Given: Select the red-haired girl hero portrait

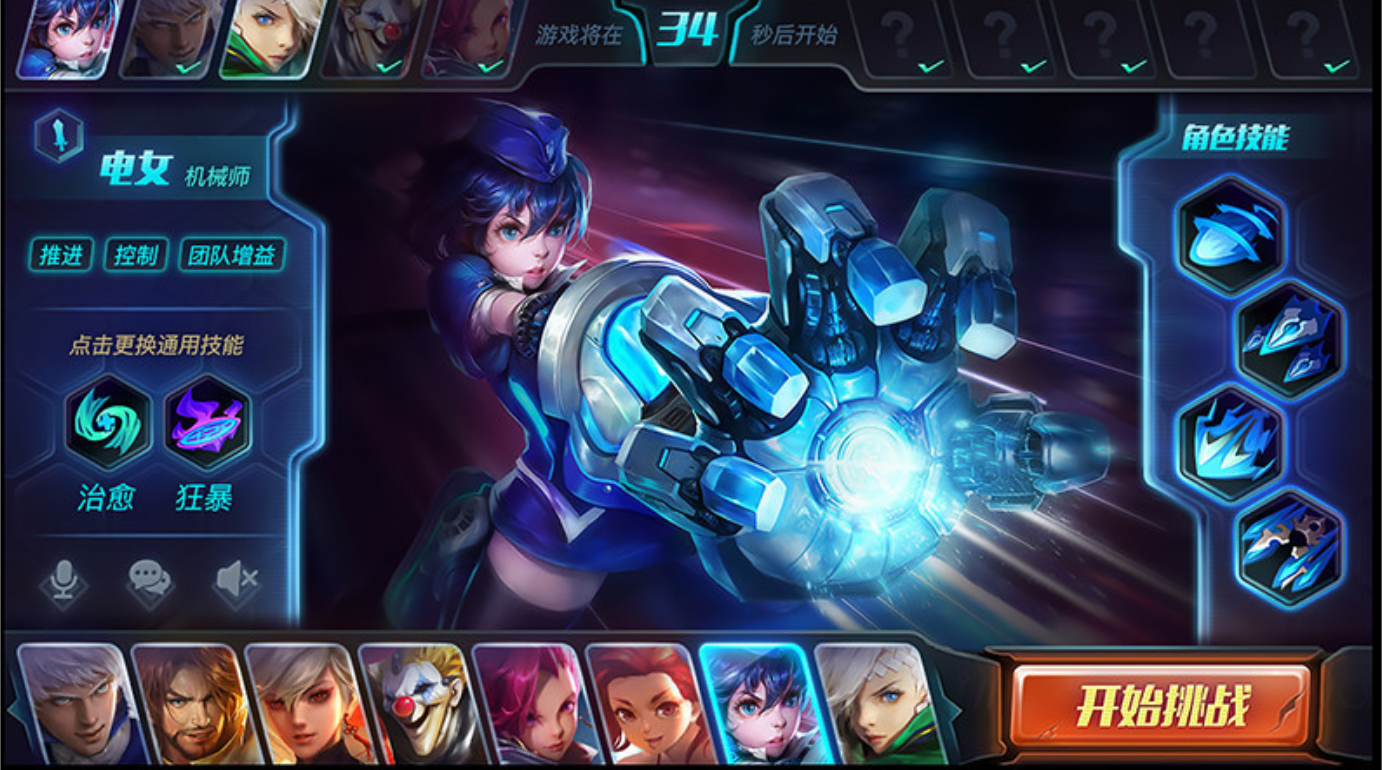Looking at the screenshot, I should (640, 703).
